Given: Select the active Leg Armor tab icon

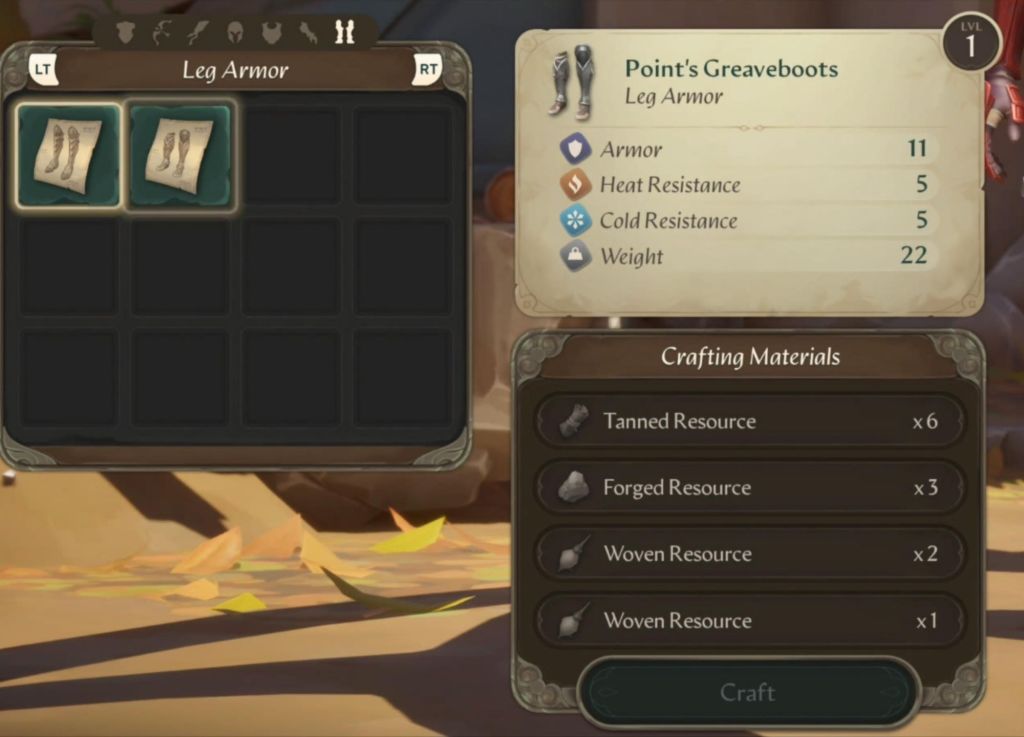Looking at the screenshot, I should pos(345,33).
